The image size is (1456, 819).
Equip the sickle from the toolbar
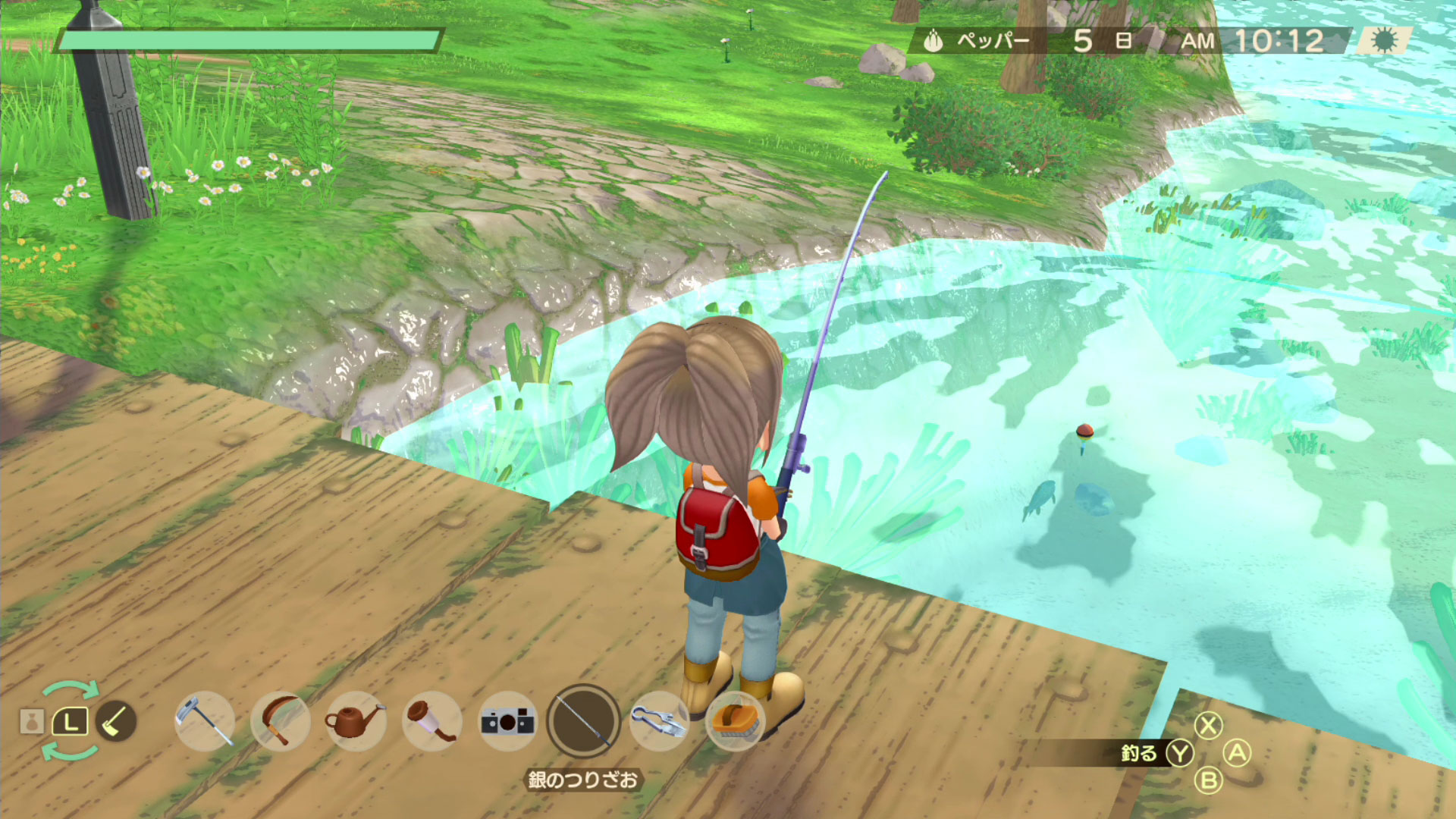[280, 720]
